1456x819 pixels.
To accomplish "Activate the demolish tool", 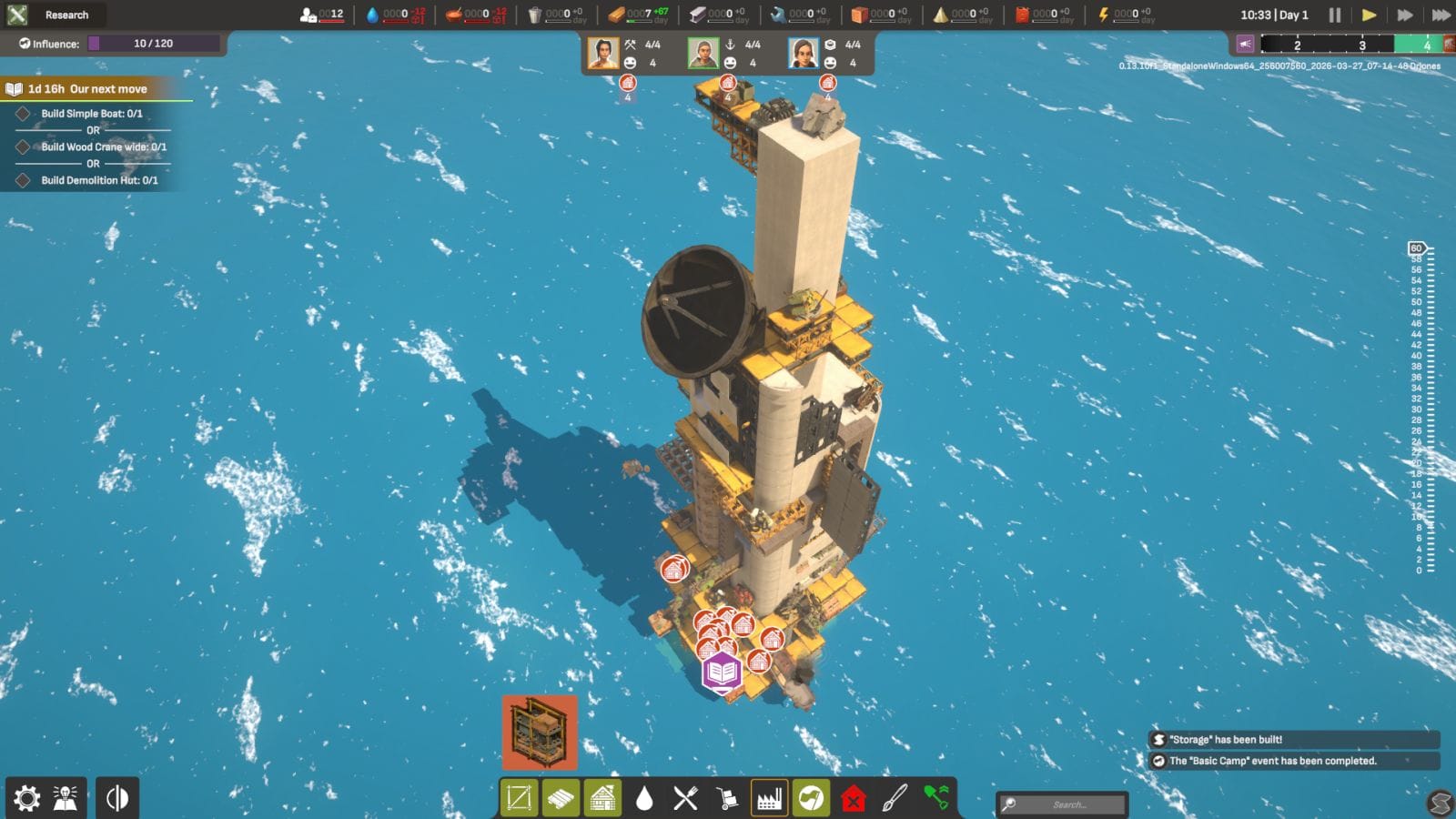I will pos(853,798).
